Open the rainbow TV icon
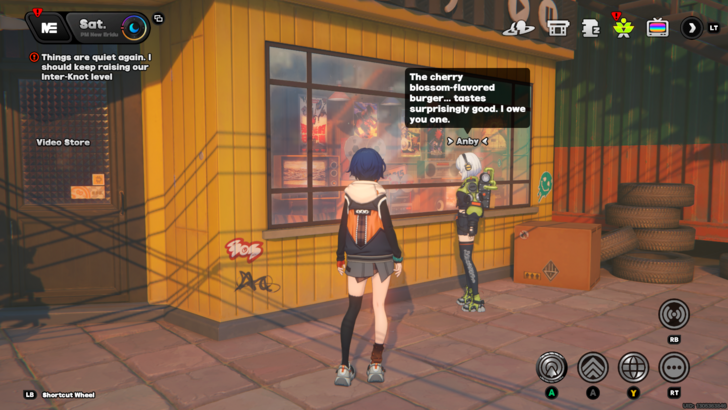The width and height of the screenshot is (728, 410). (657, 28)
